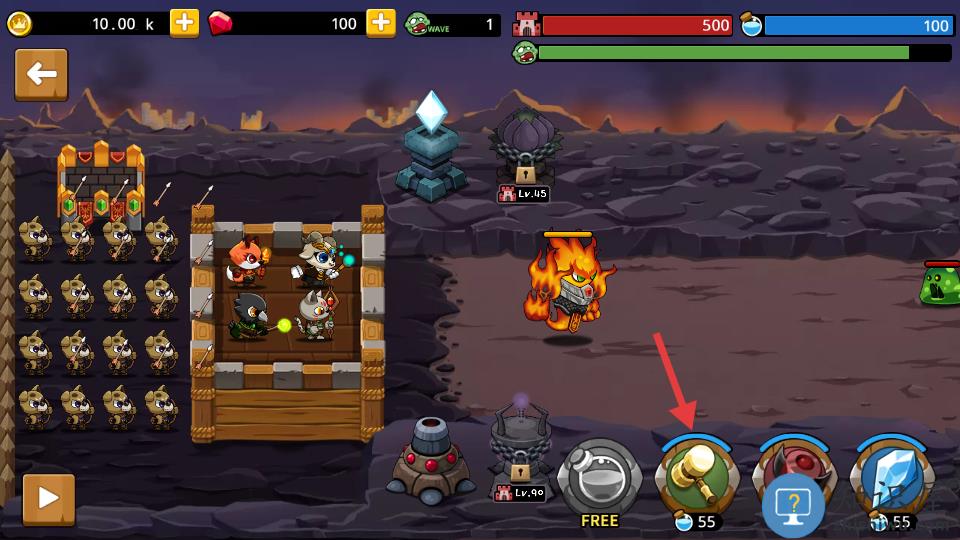
Task: Go back with the arrow button
Action: [x=41, y=75]
